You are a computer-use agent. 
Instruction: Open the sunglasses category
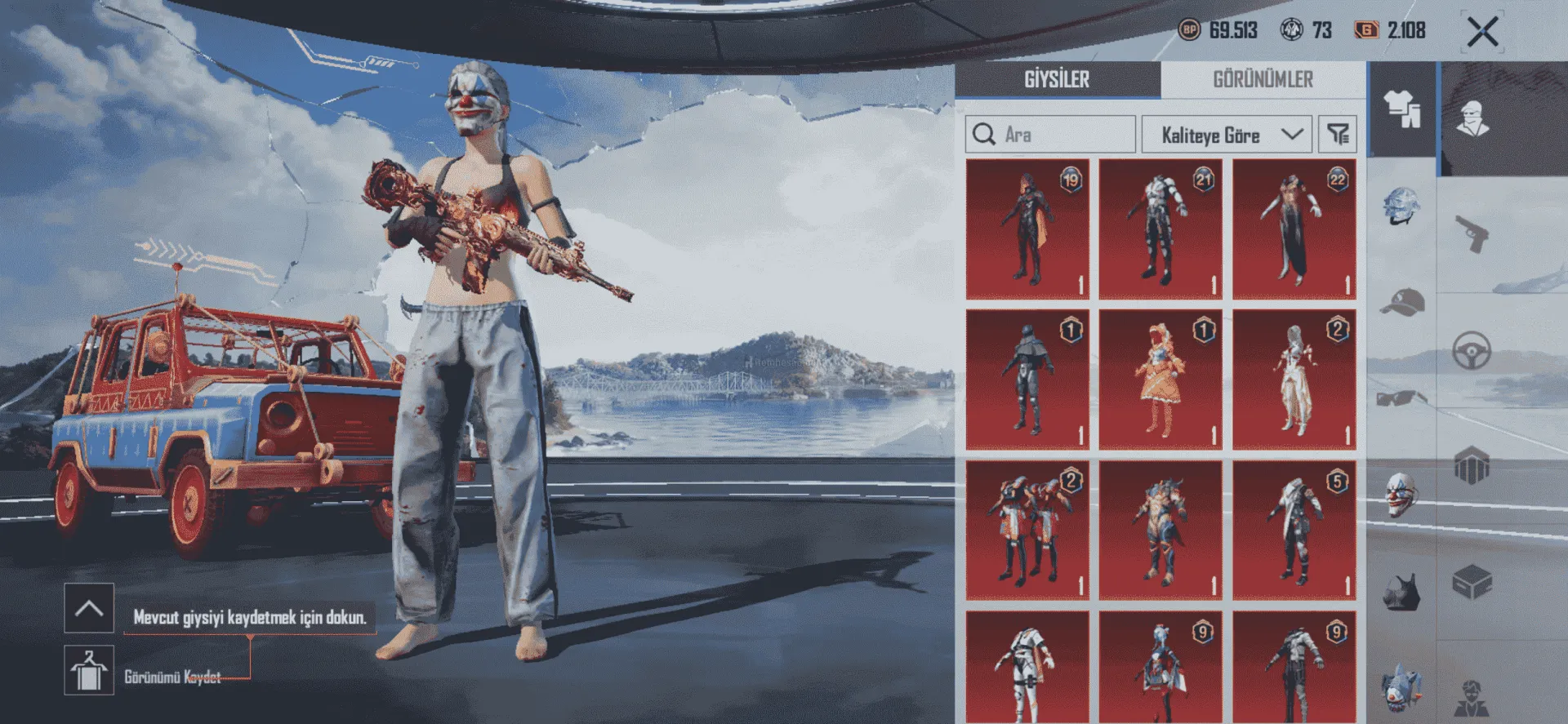(x=1401, y=398)
